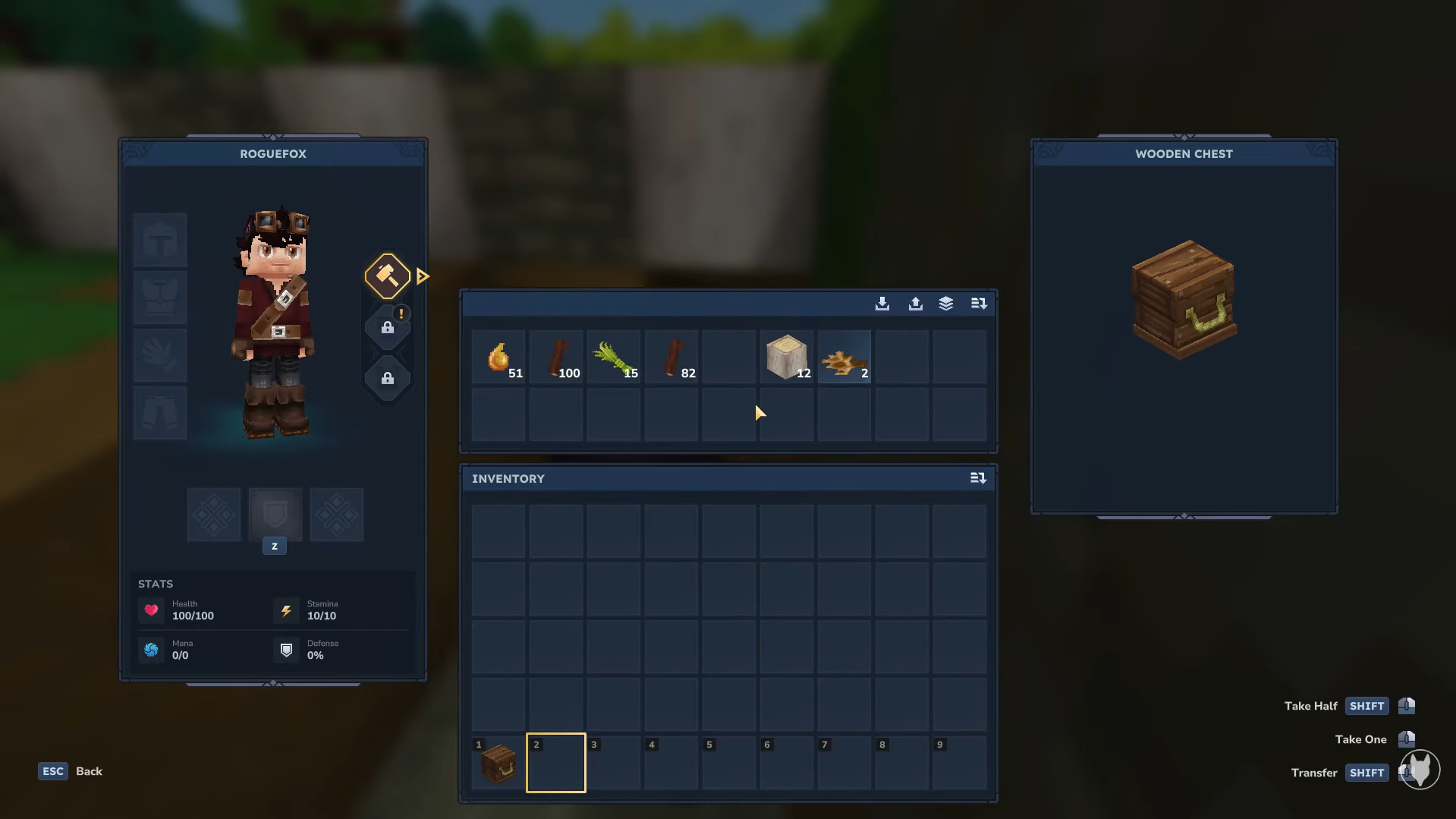1456x819 pixels.
Task: Click the leggings armor slot icon
Action: [160, 413]
